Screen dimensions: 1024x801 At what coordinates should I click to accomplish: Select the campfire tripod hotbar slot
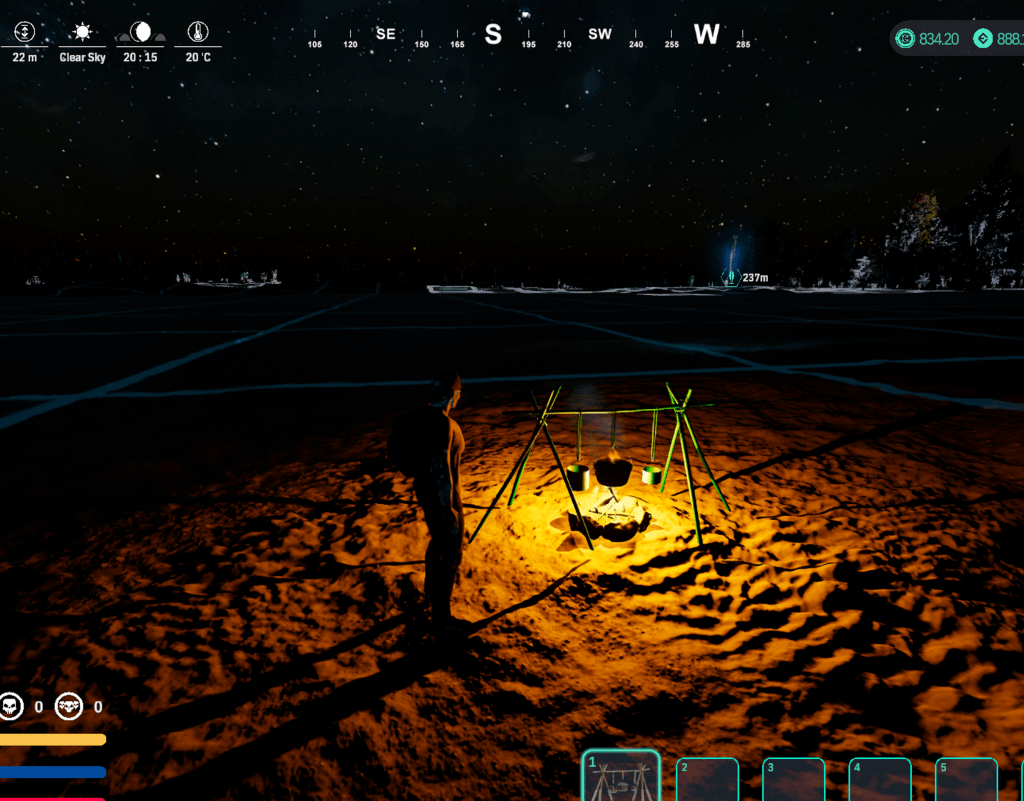[621, 778]
